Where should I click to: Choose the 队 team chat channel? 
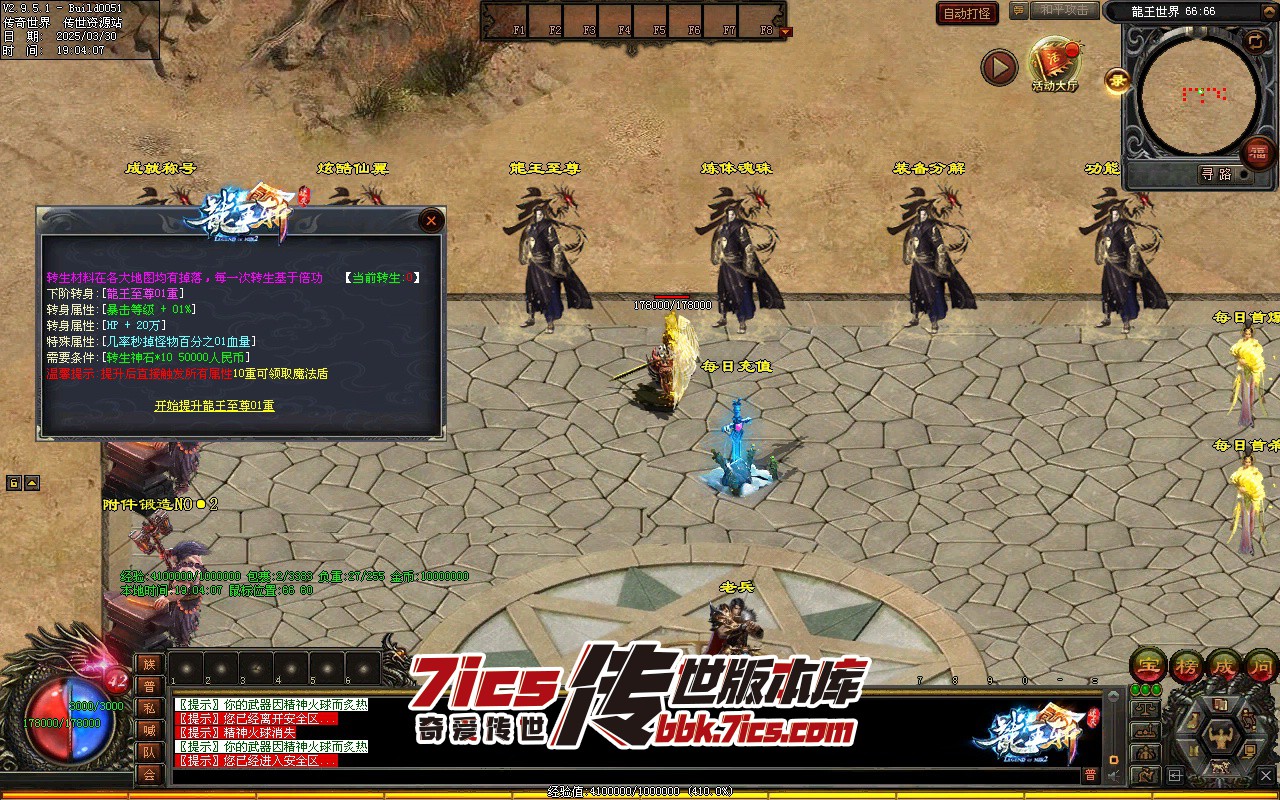click(x=149, y=752)
